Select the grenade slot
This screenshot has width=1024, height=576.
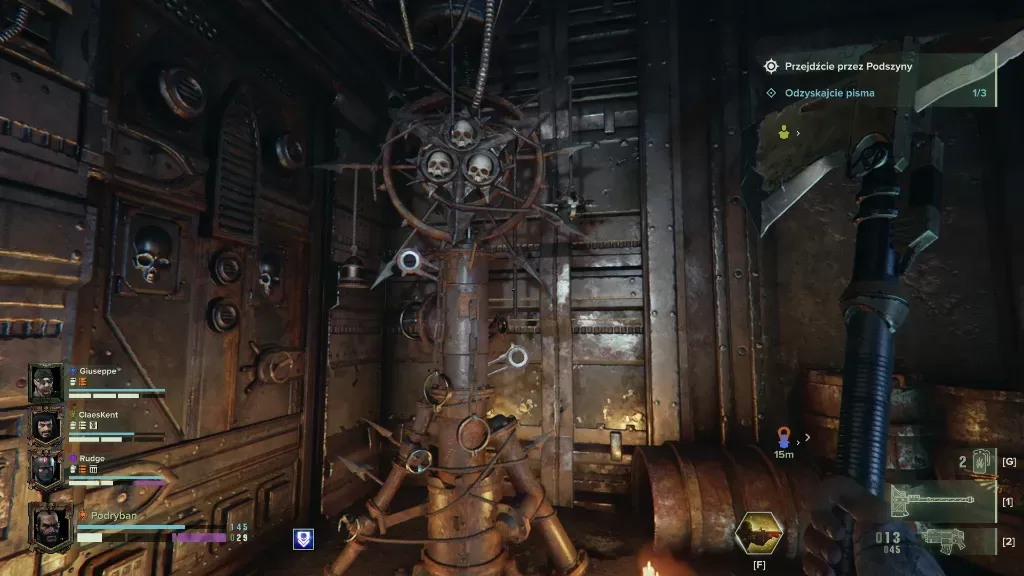tap(973, 461)
